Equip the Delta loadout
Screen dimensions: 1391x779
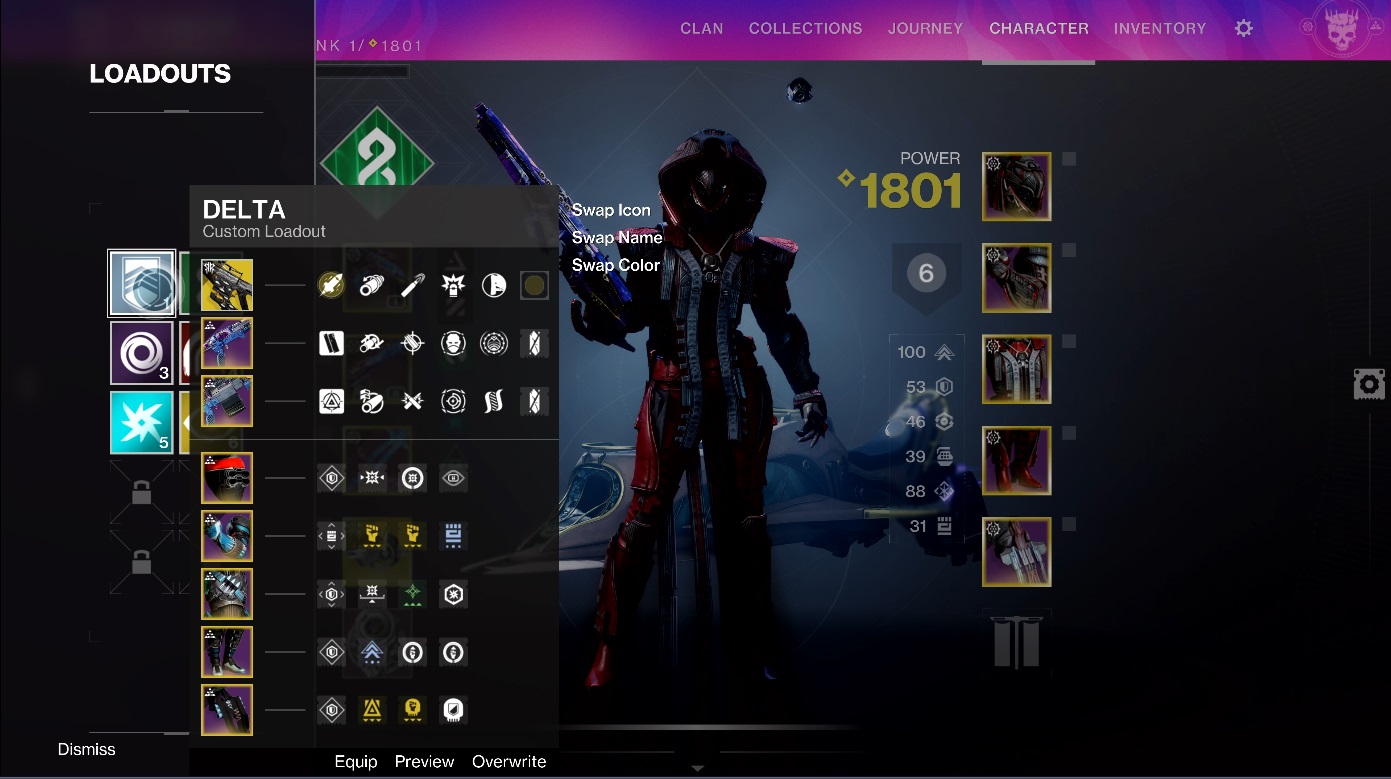click(356, 761)
